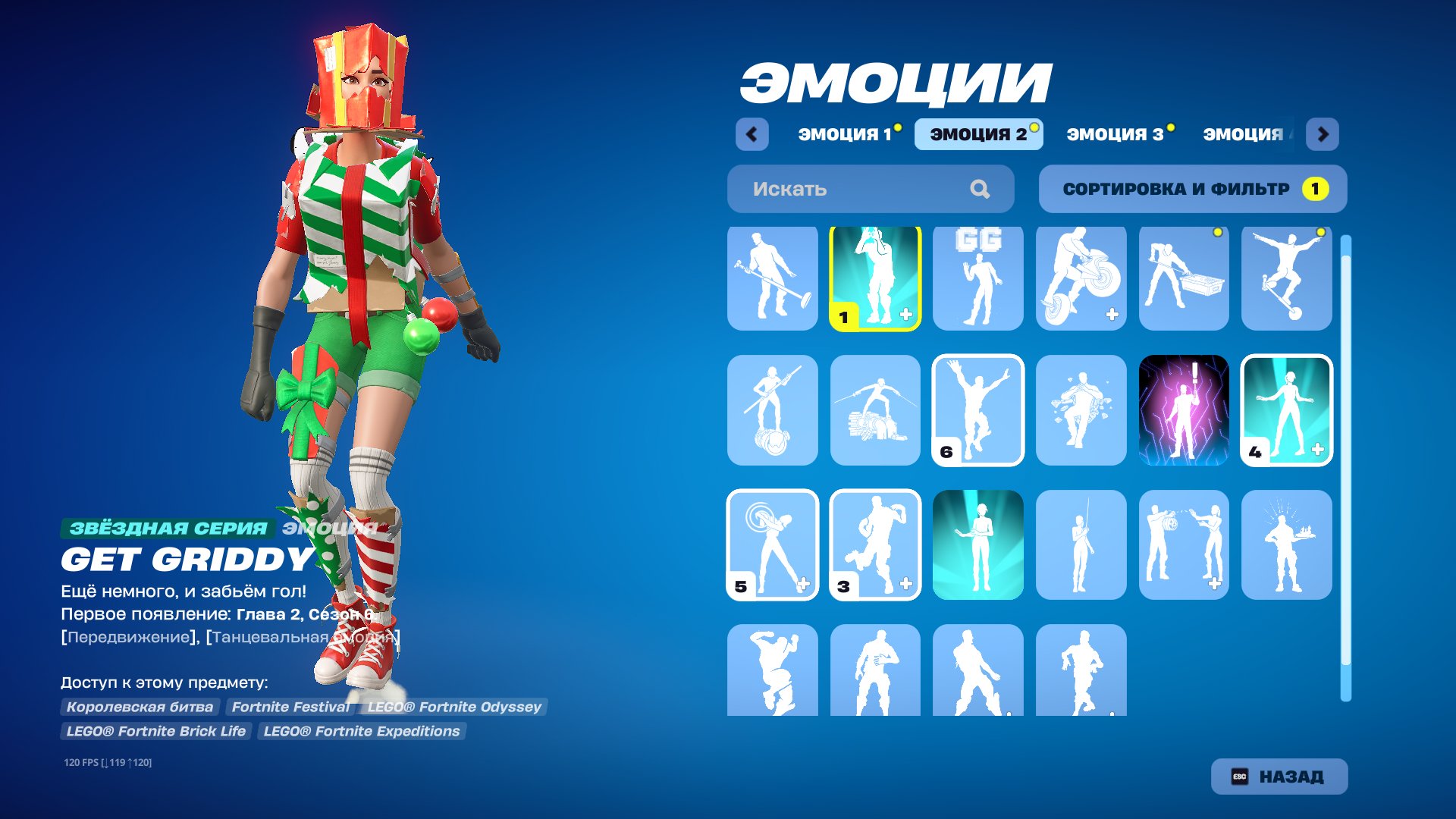The width and height of the screenshot is (1456, 819).
Task: Select the purple lightning glowing emote
Action: pos(1185,409)
